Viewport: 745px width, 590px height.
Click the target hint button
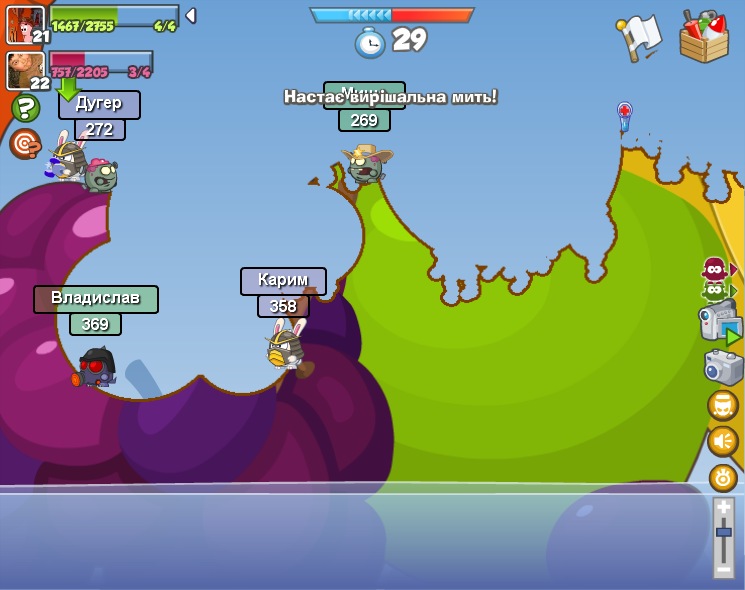click(25, 143)
